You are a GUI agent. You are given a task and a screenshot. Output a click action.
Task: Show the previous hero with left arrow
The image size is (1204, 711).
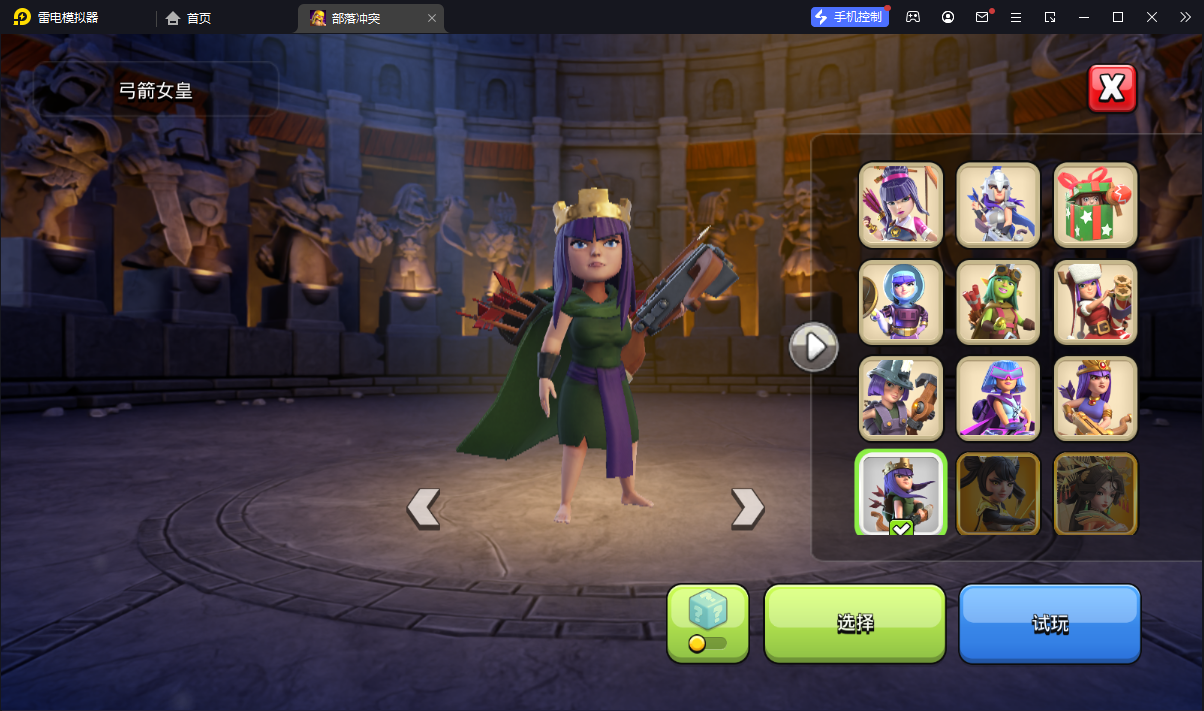point(423,508)
